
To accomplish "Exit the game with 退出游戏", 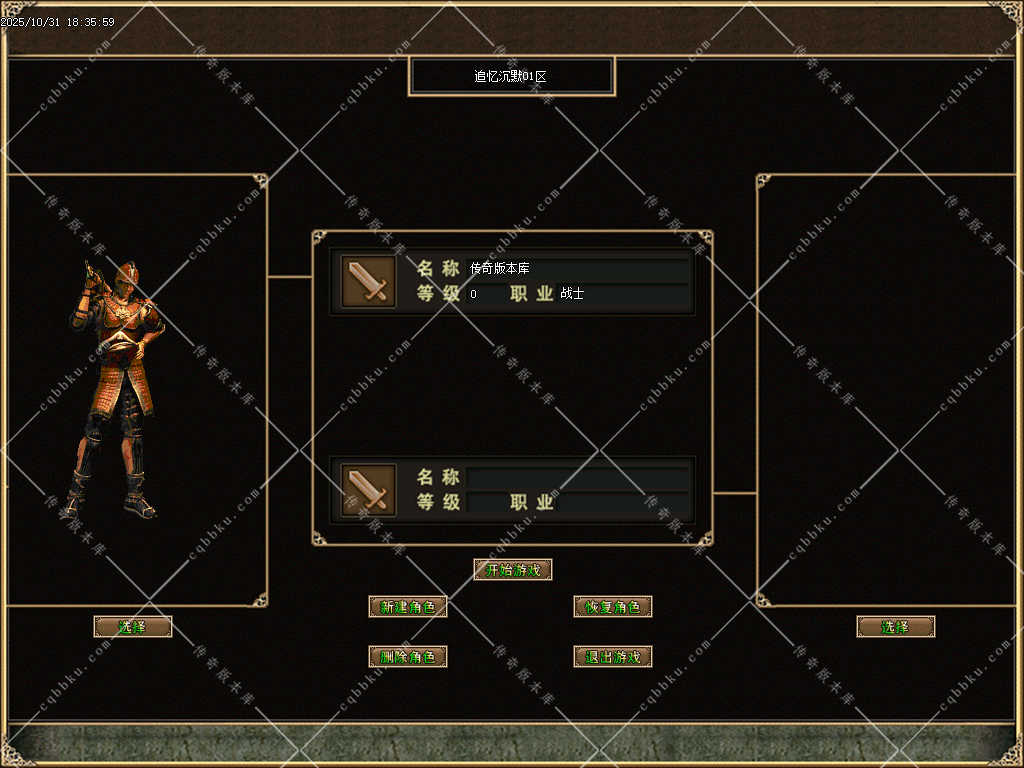I will click(613, 657).
